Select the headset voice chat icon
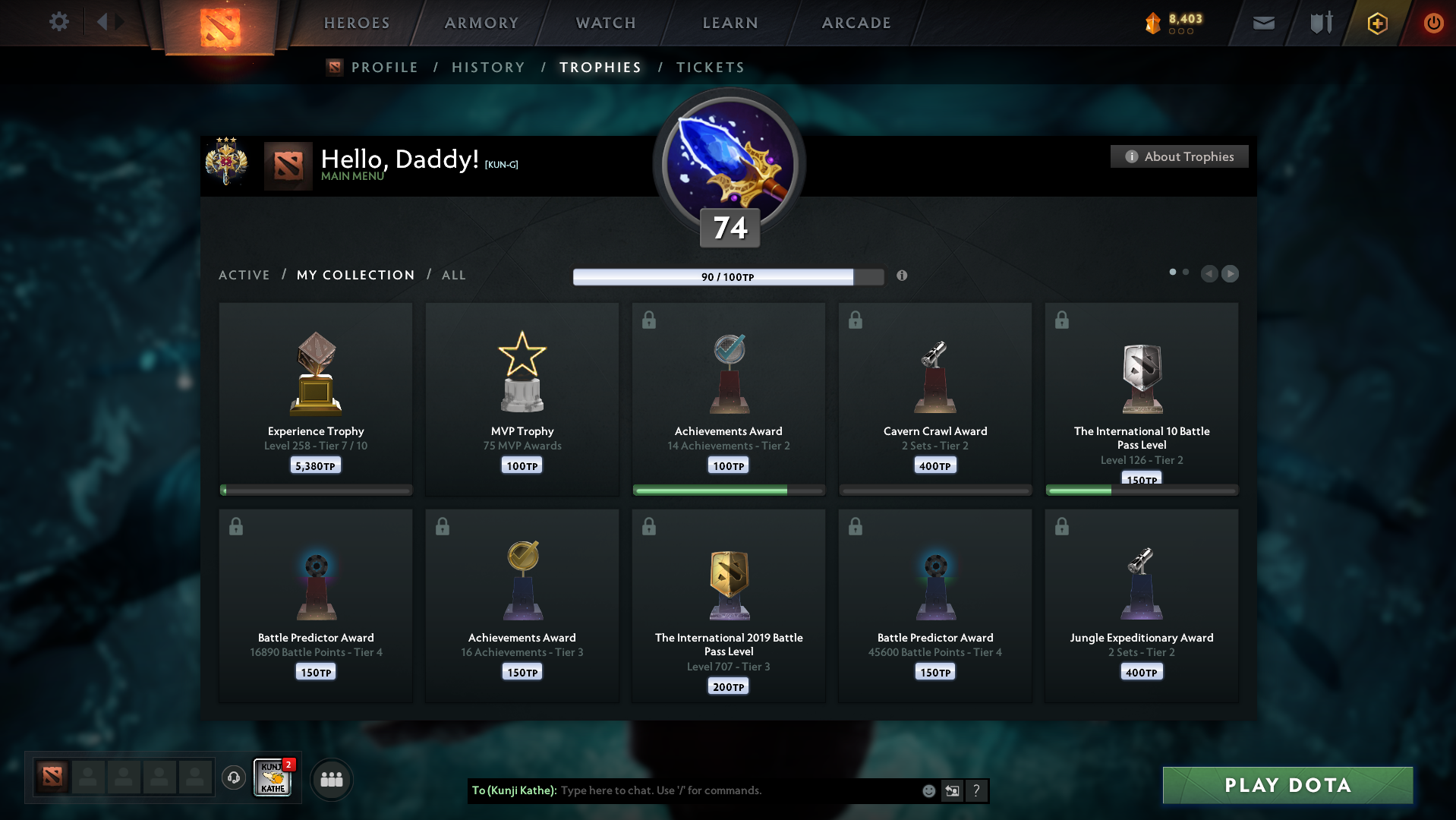This screenshot has height=820, width=1456. coord(233,778)
